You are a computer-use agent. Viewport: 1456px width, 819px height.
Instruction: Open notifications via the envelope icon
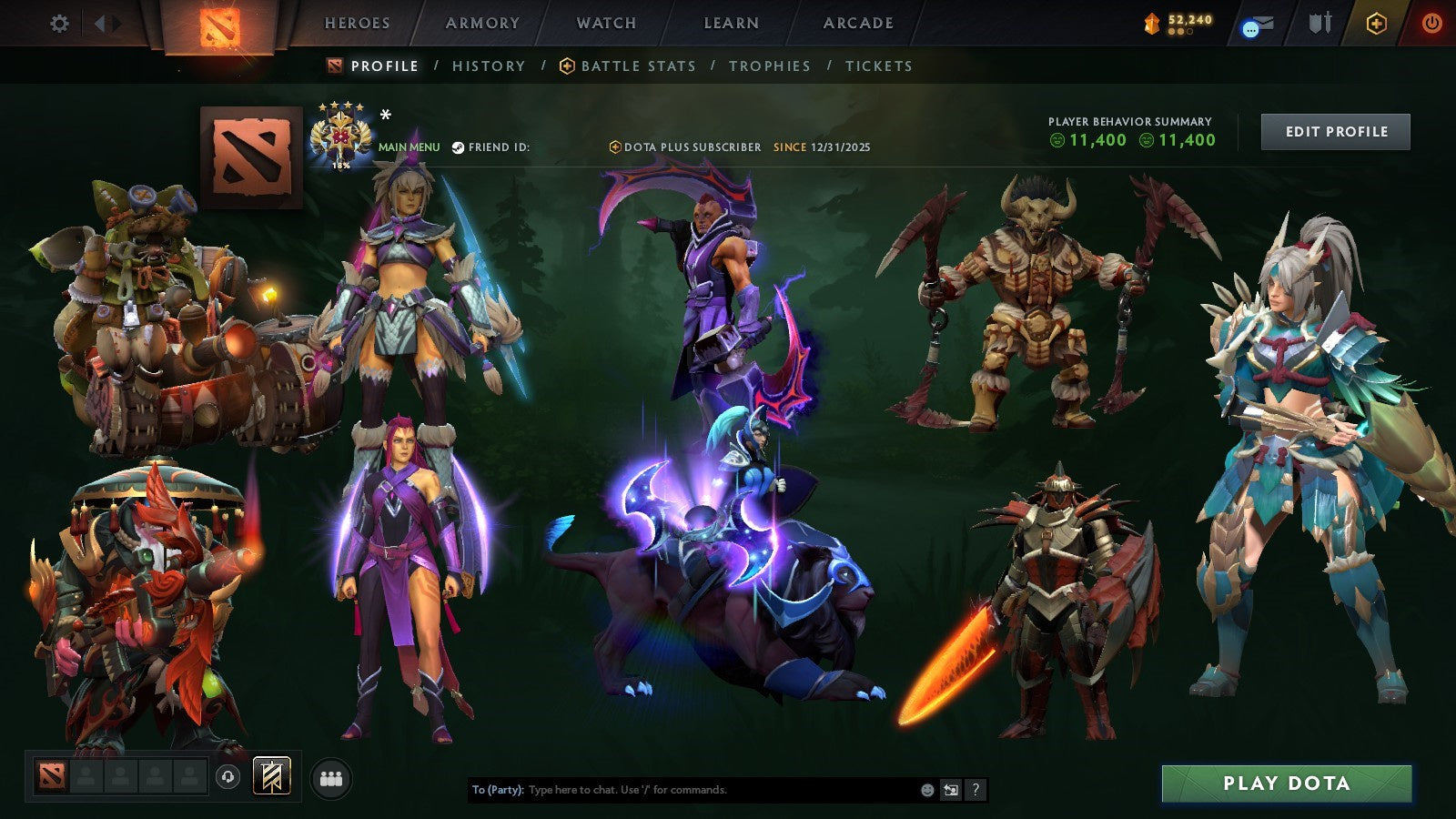tap(1259, 23)
